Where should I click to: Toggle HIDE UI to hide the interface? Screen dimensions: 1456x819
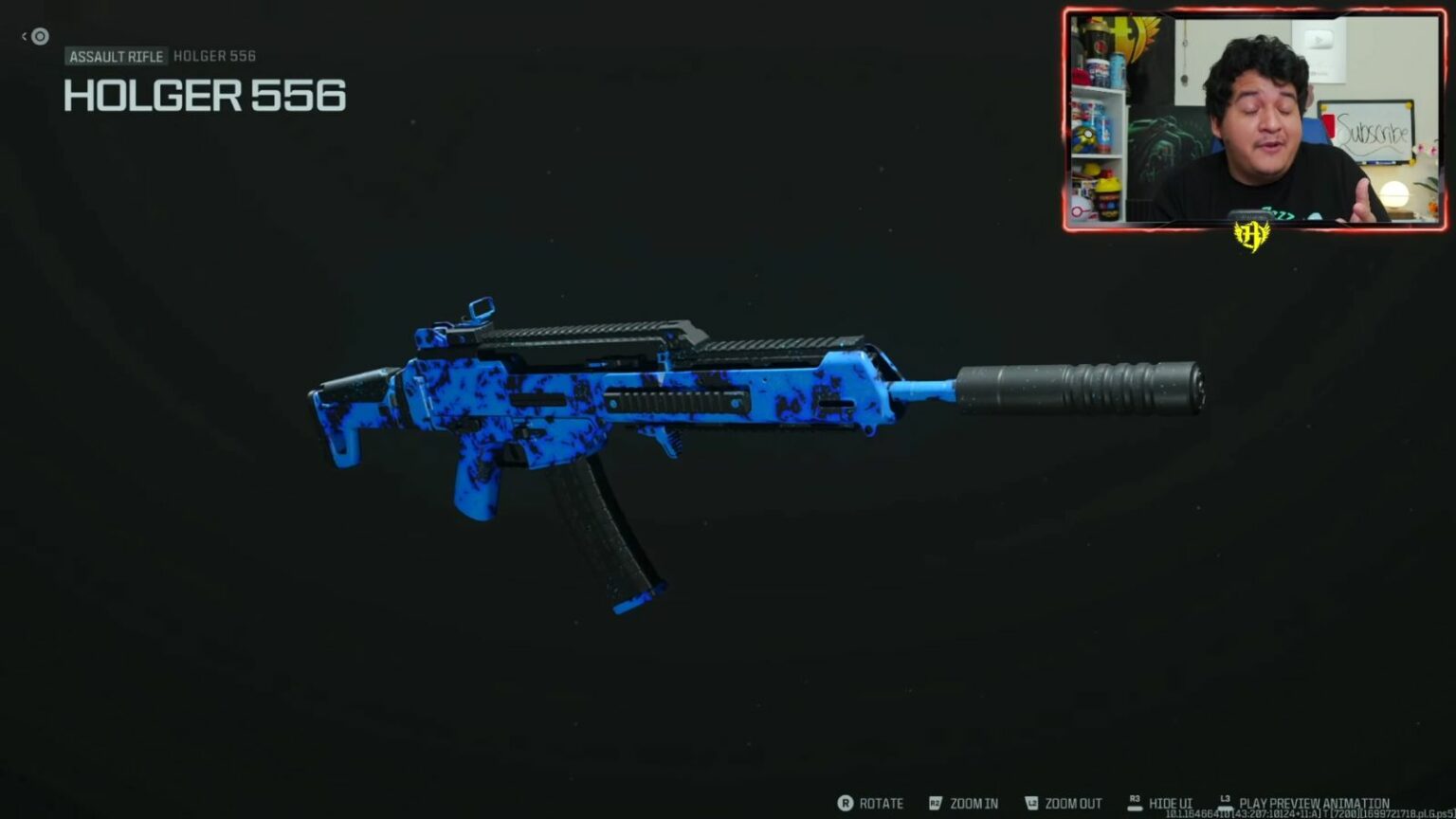tap(1169, 803)
